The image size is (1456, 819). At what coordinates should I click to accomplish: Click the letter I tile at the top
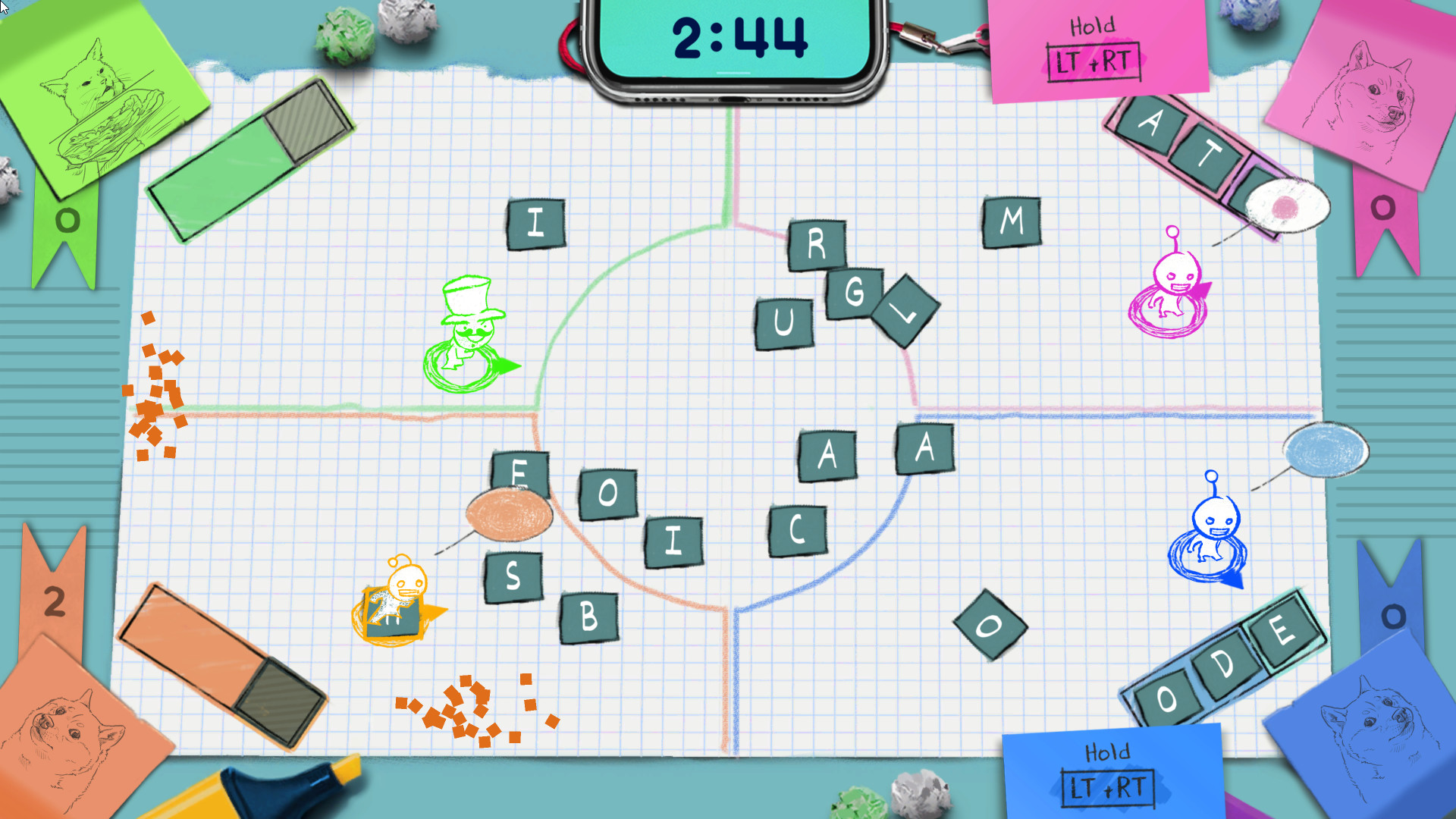pyautogui.click(x=537, y=222)
